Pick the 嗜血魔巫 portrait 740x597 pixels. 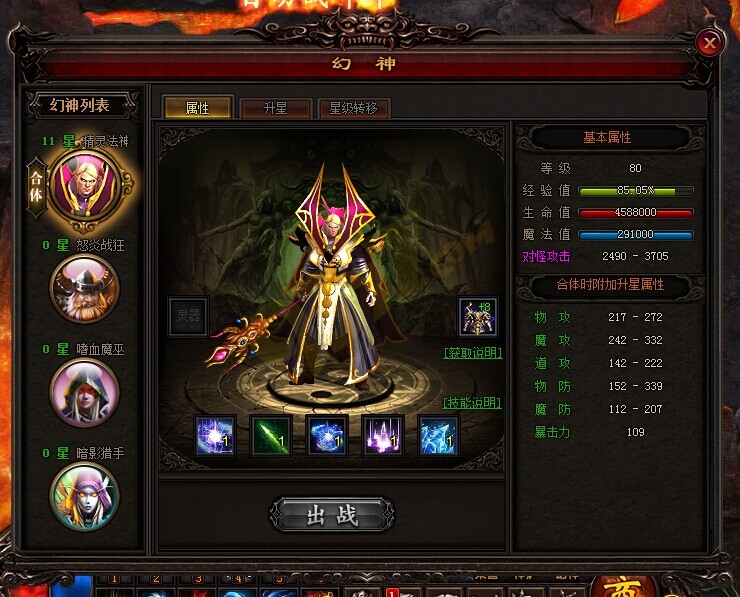point(85,392)
